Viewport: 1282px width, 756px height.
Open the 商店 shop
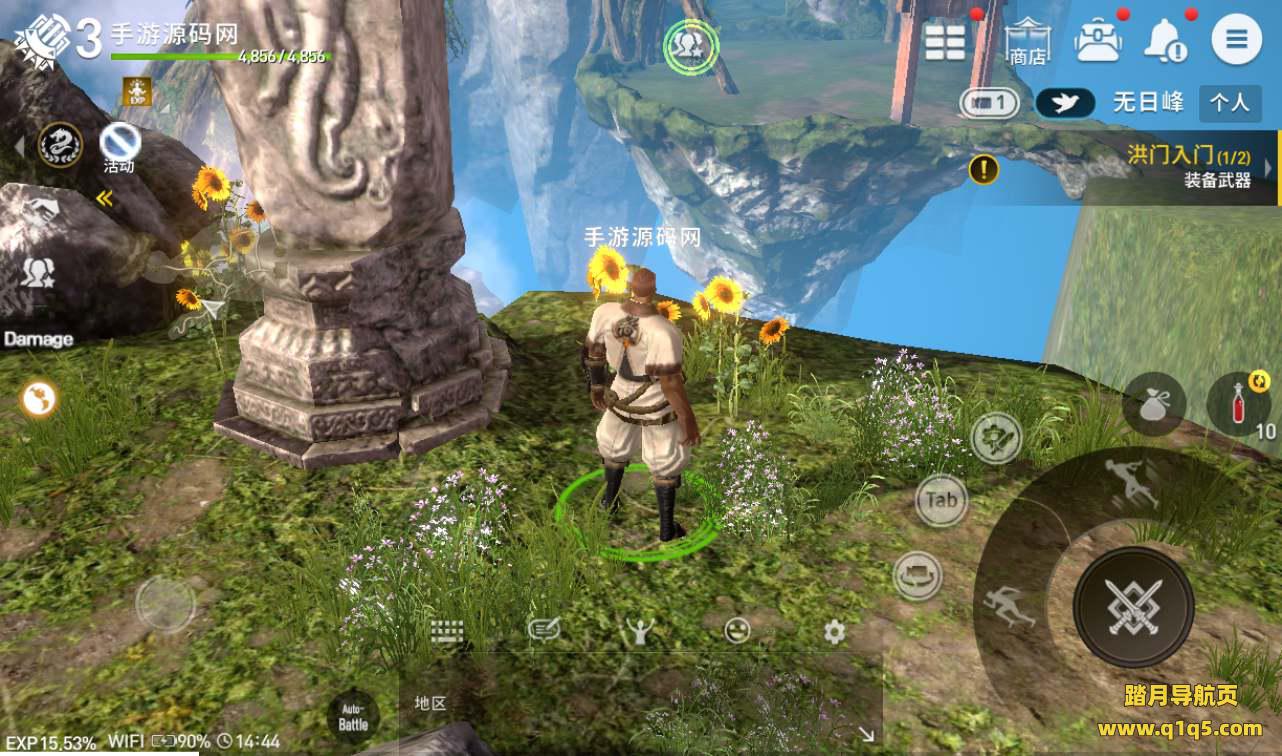coord(1027,42)
